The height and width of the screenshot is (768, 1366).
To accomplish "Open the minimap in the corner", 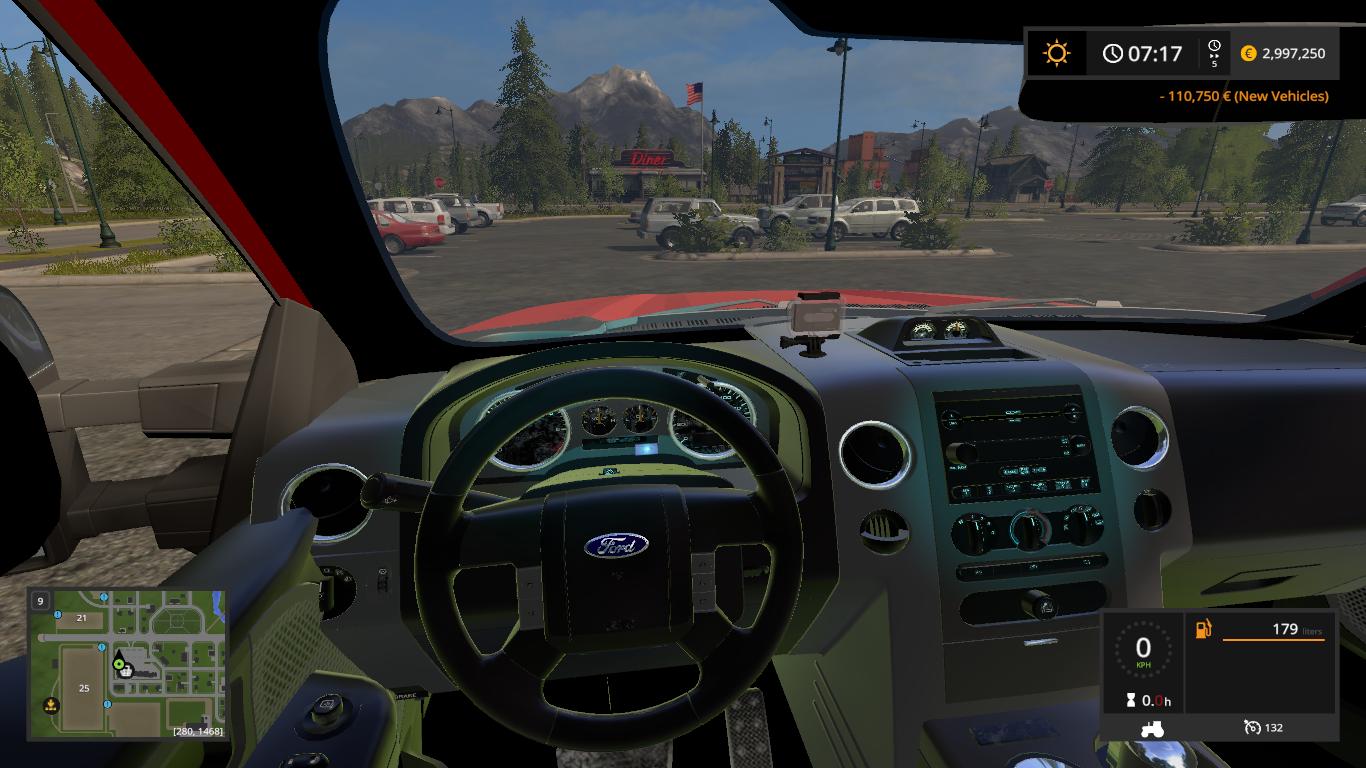I will coord(127,664).
